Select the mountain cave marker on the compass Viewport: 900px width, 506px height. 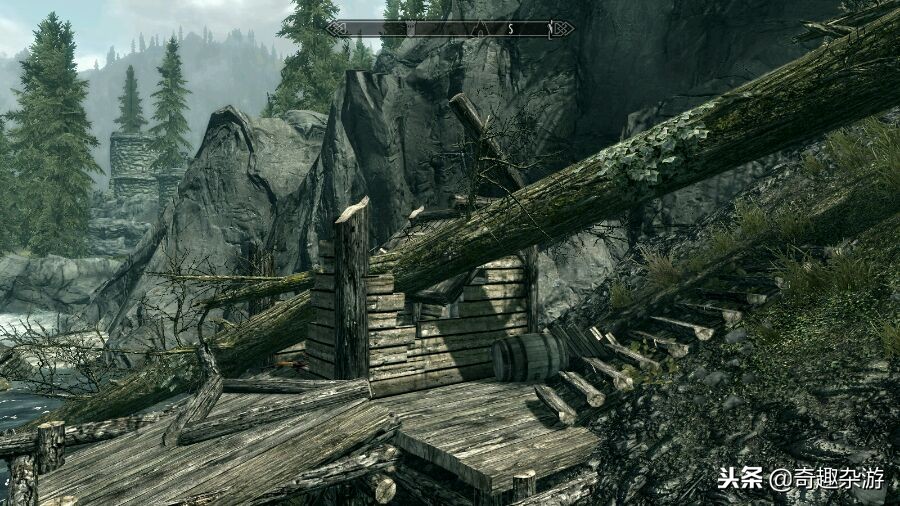(x=479, y=28)
